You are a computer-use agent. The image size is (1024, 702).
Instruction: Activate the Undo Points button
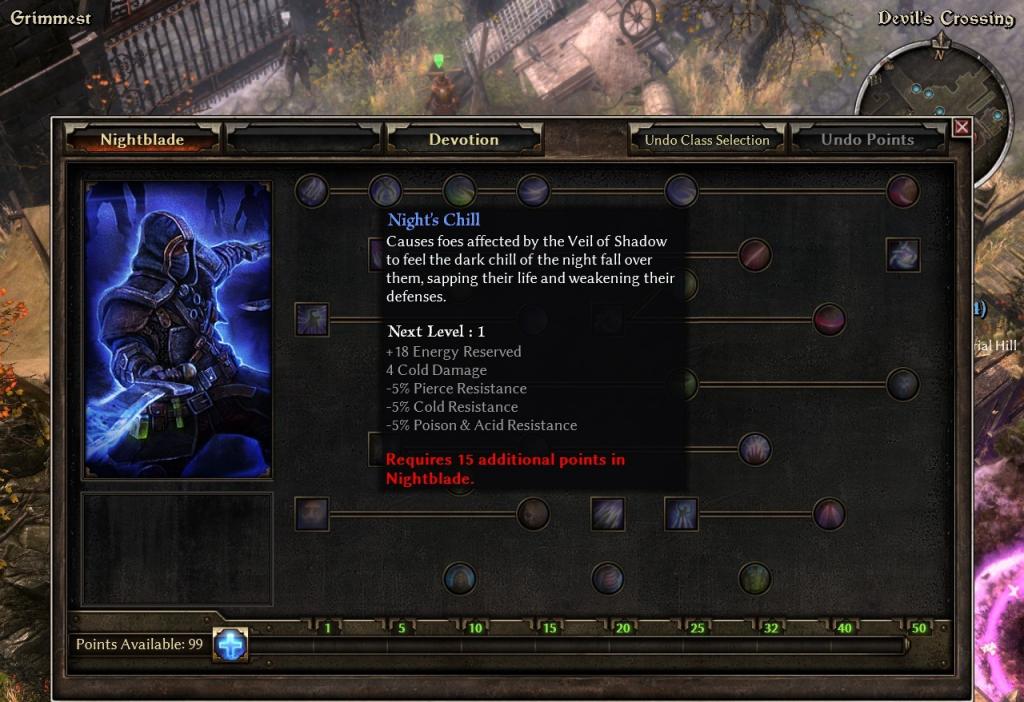click(x=867, y=140)
